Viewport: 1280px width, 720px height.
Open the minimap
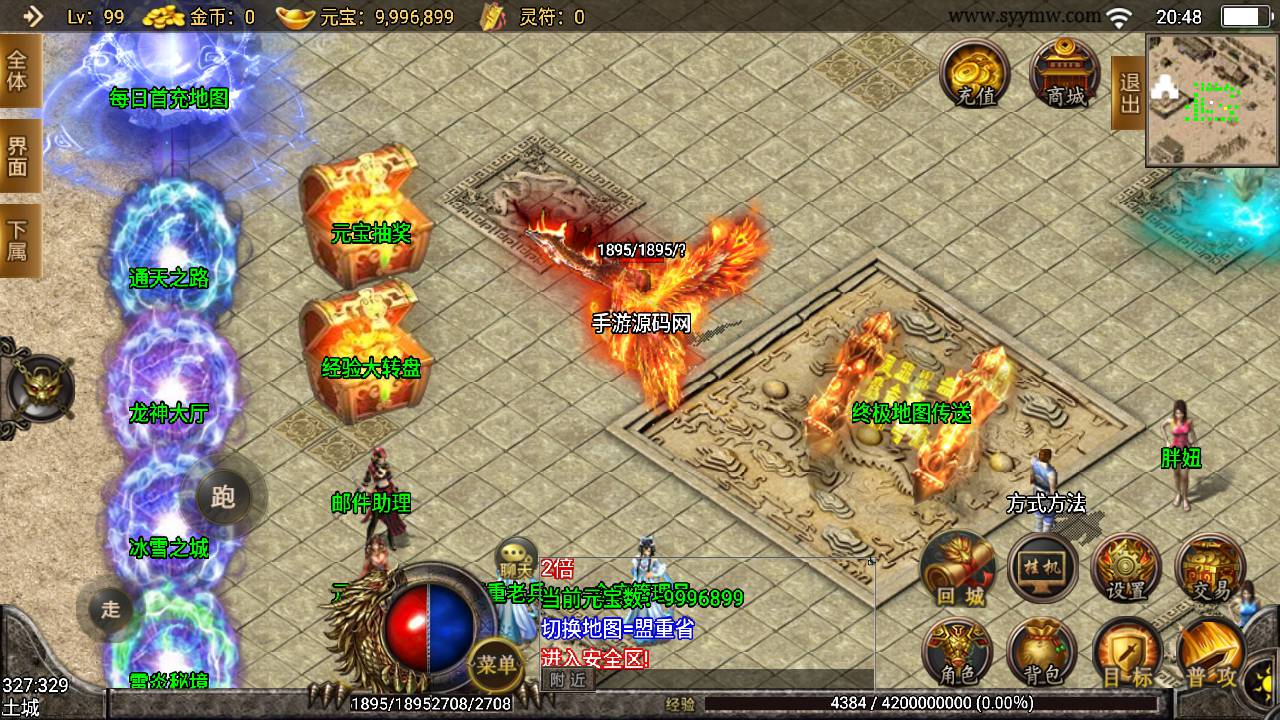point(1212,99)
